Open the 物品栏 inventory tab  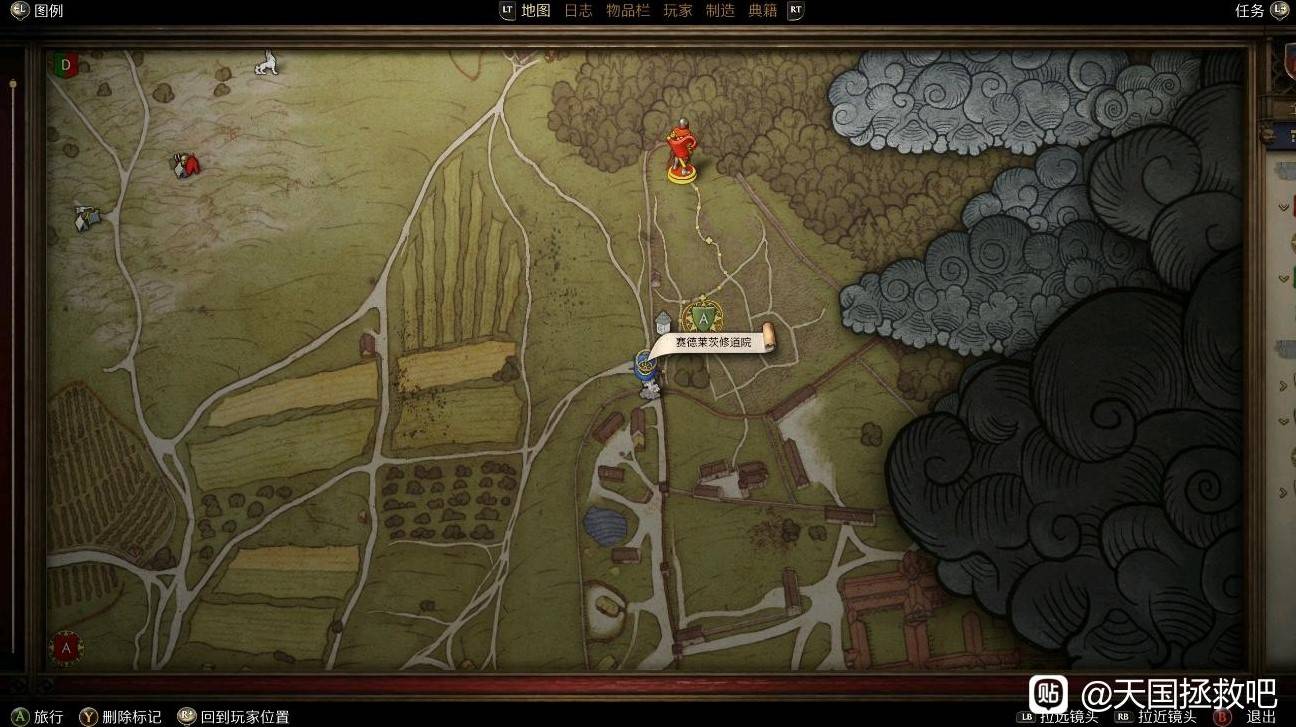pos(628,11)
